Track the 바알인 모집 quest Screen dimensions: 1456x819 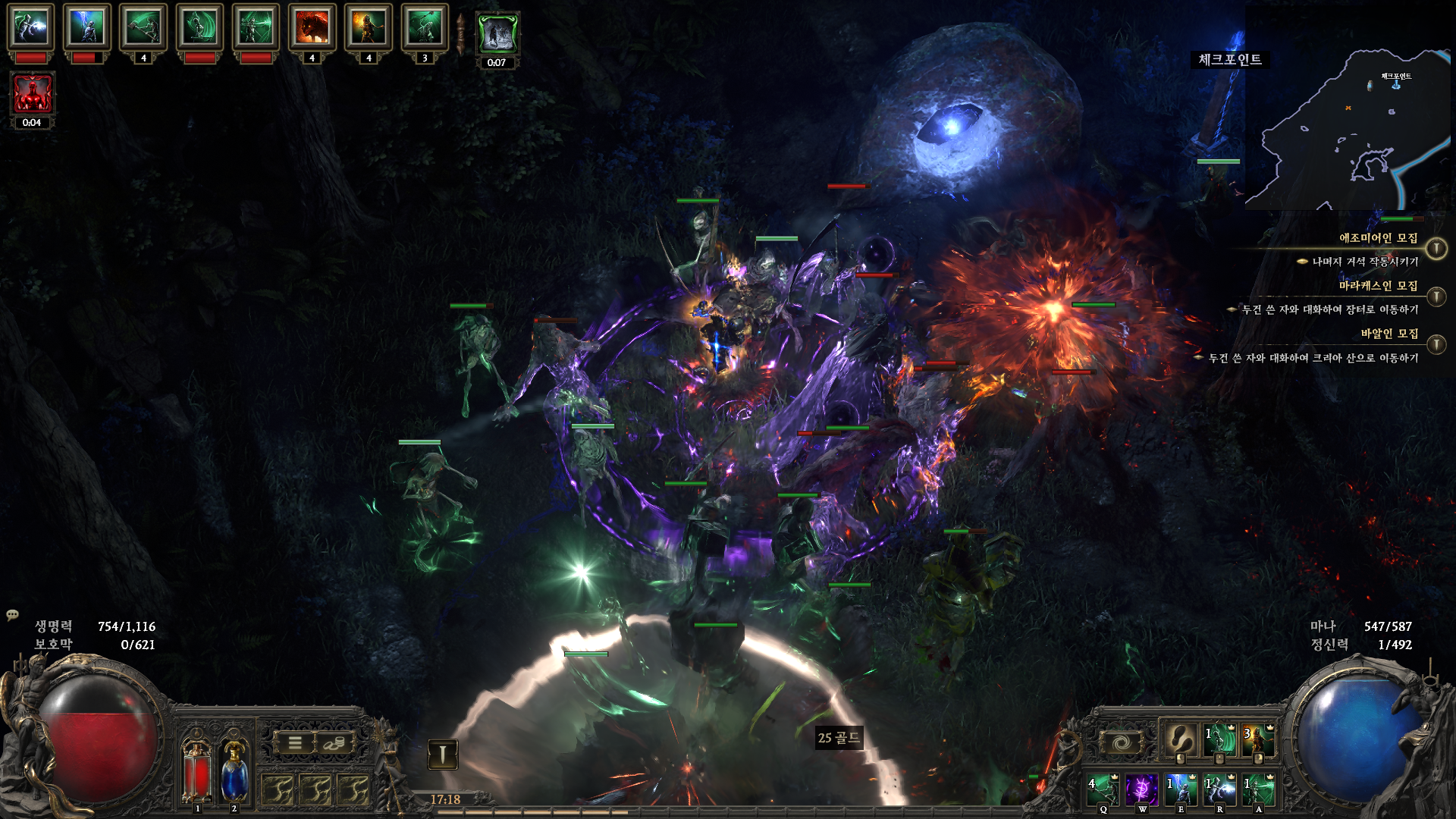(x=1436, y=345)
